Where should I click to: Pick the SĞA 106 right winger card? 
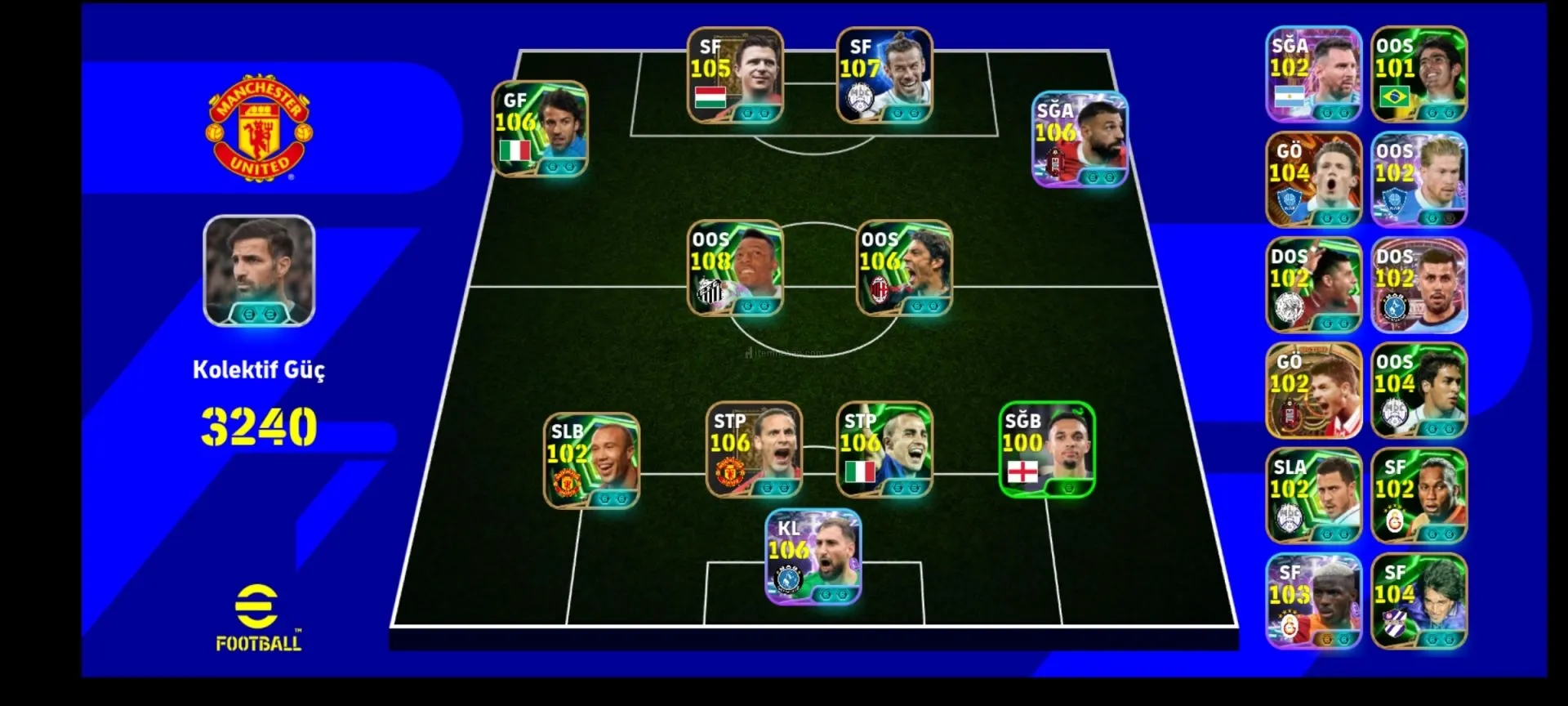[1080, 140]
